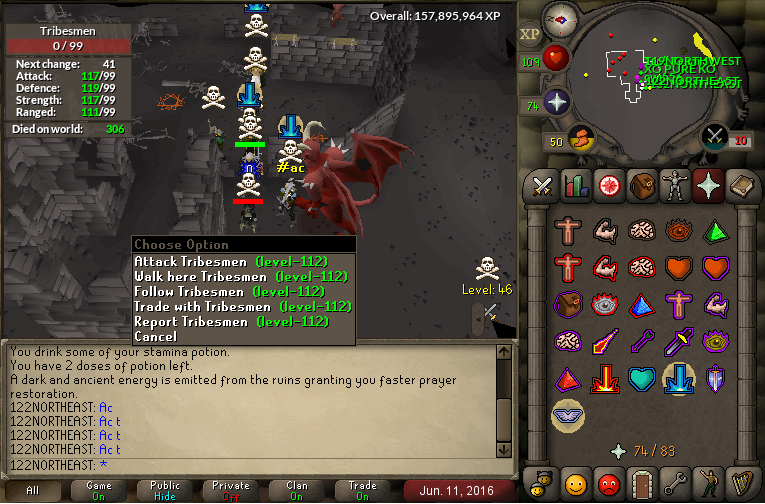
Task: Toggle run energy boot orb
Action: [580, 138]
